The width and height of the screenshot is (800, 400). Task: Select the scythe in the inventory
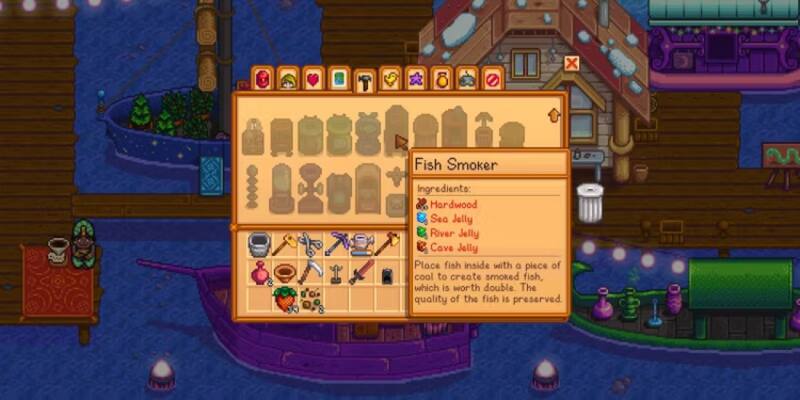310,271
